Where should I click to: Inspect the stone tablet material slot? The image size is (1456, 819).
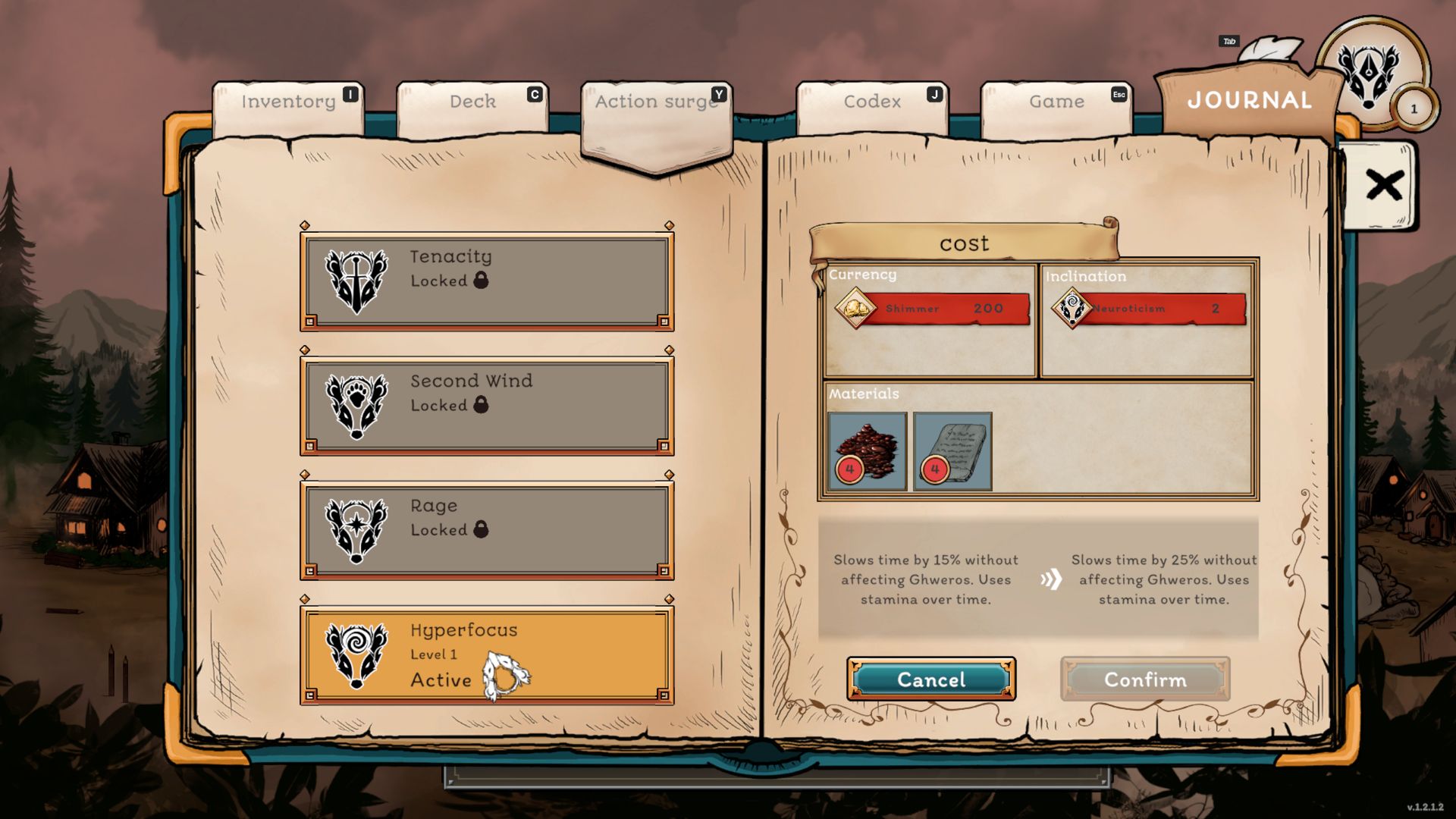(x=952, y=451)
